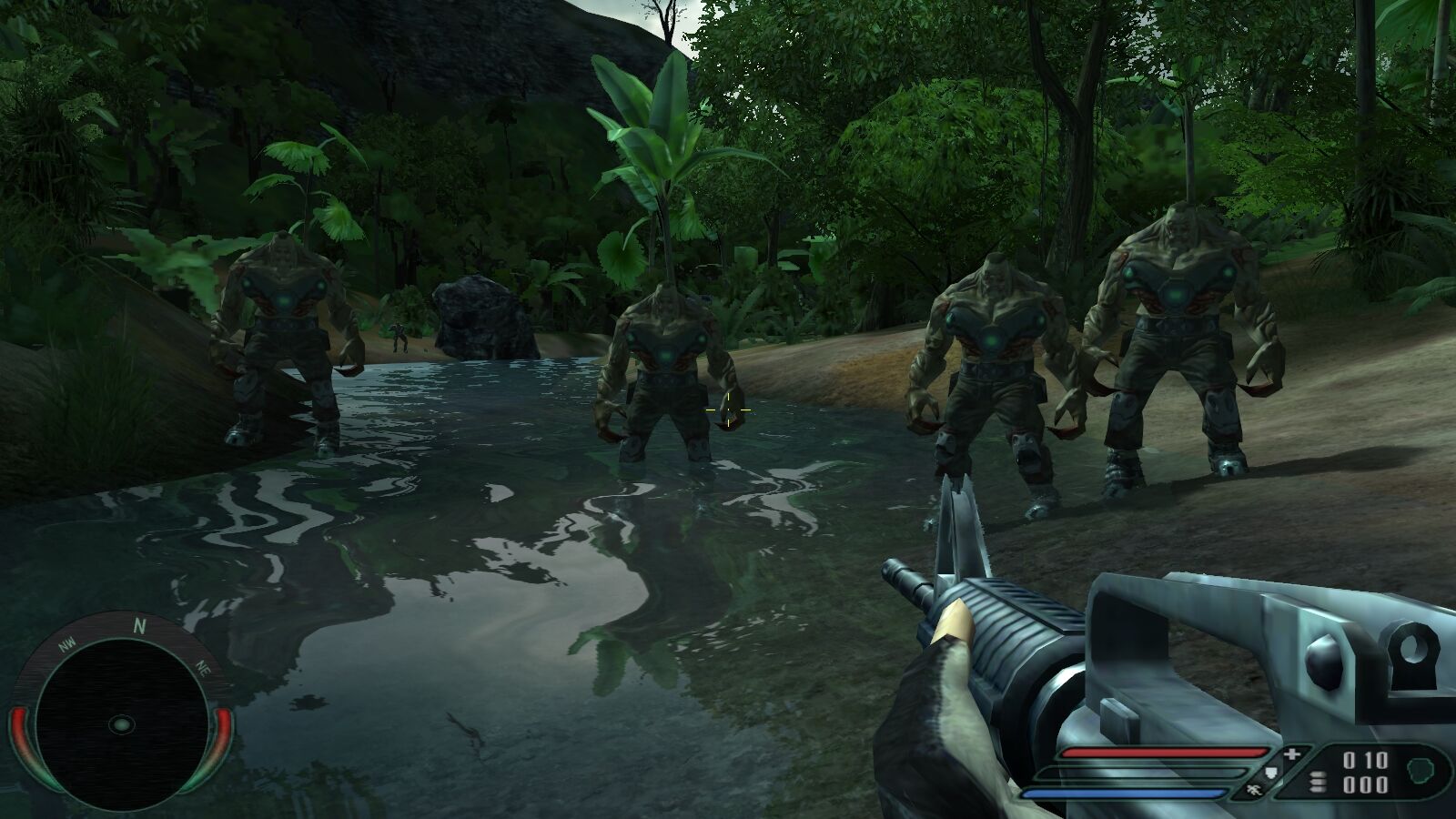Click the N marker on the compass
The height and width of the screenshot is (819, 1456).
point(139,626)
